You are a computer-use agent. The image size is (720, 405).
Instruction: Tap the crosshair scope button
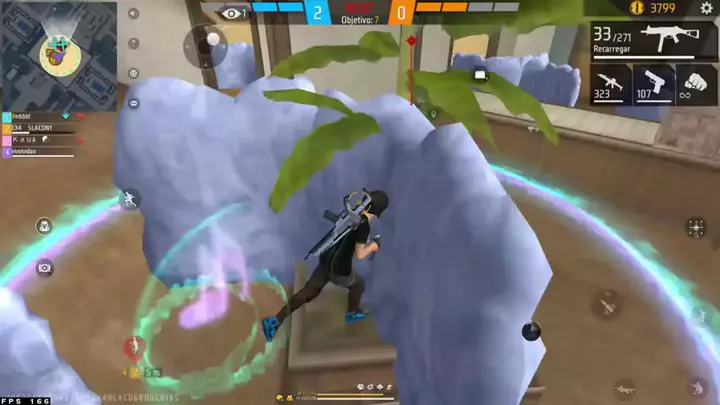pos(696,228)
